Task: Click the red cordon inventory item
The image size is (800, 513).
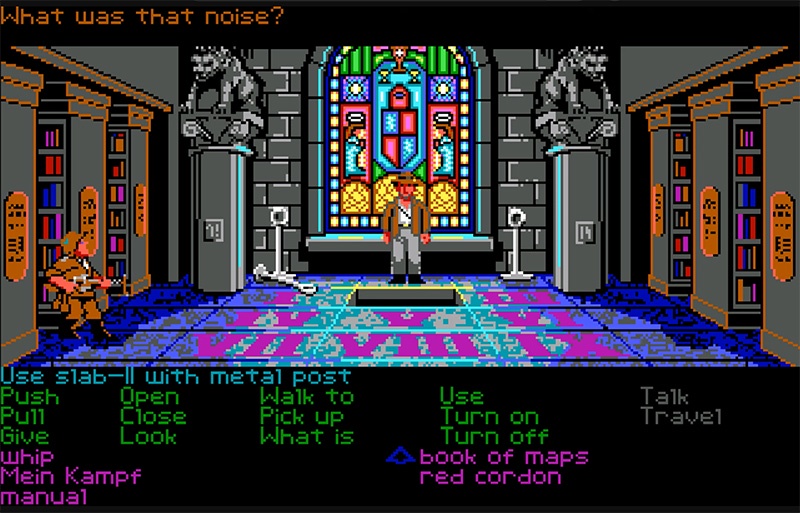Action: pyautogui.click(x=490, y=476)
